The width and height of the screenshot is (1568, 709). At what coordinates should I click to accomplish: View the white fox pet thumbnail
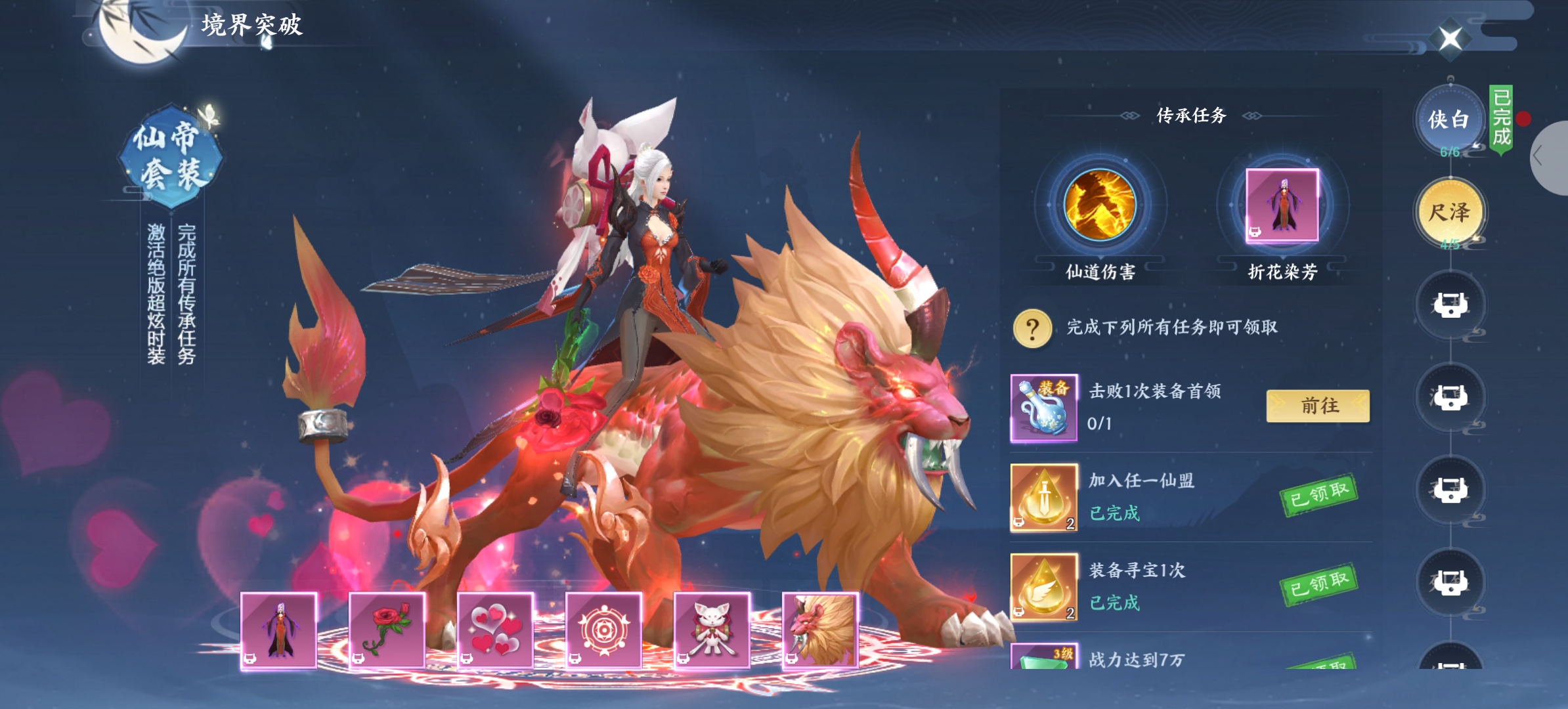coord(712,630)
